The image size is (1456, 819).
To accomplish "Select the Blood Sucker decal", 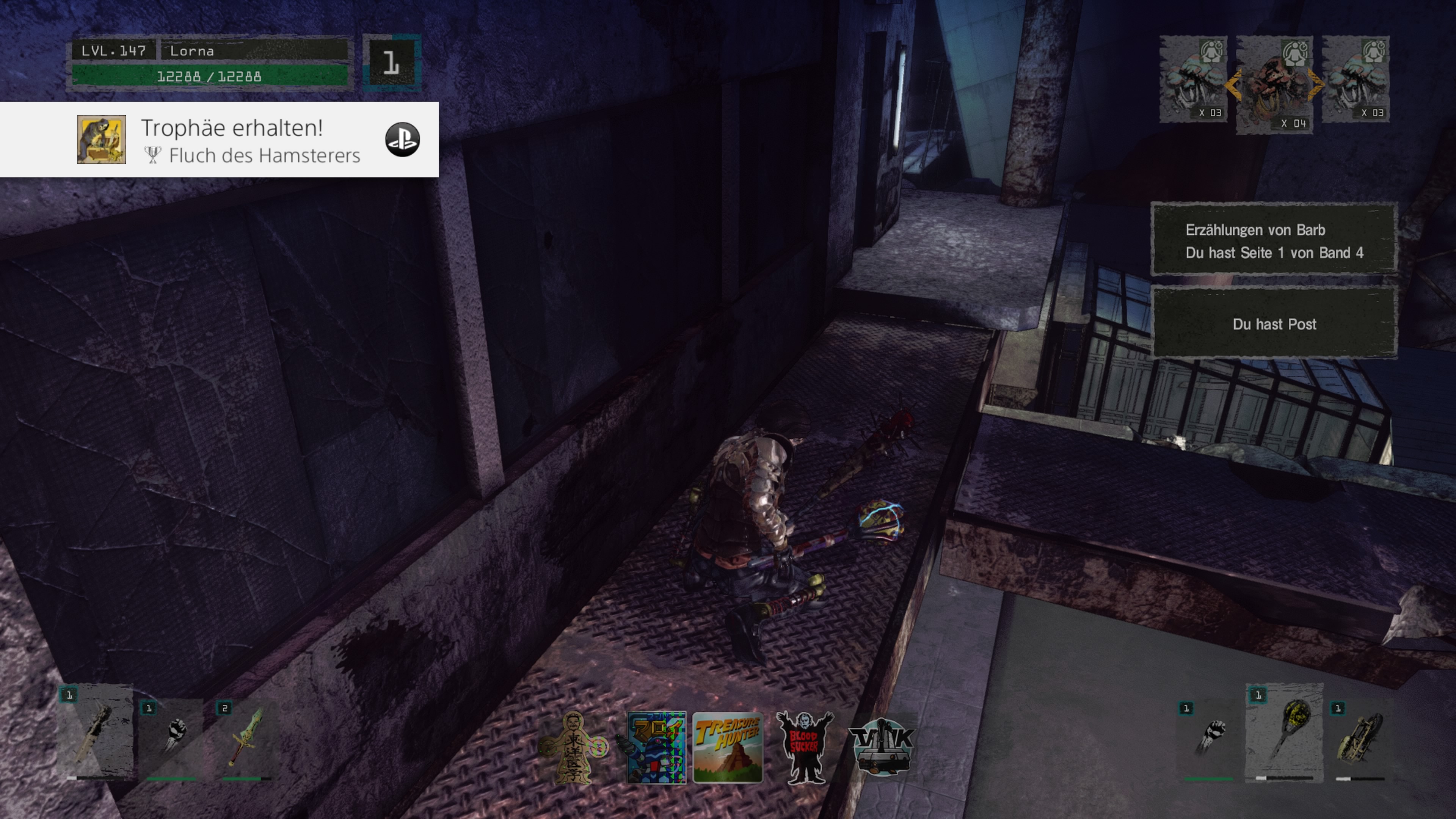I will tap(803, 747).
